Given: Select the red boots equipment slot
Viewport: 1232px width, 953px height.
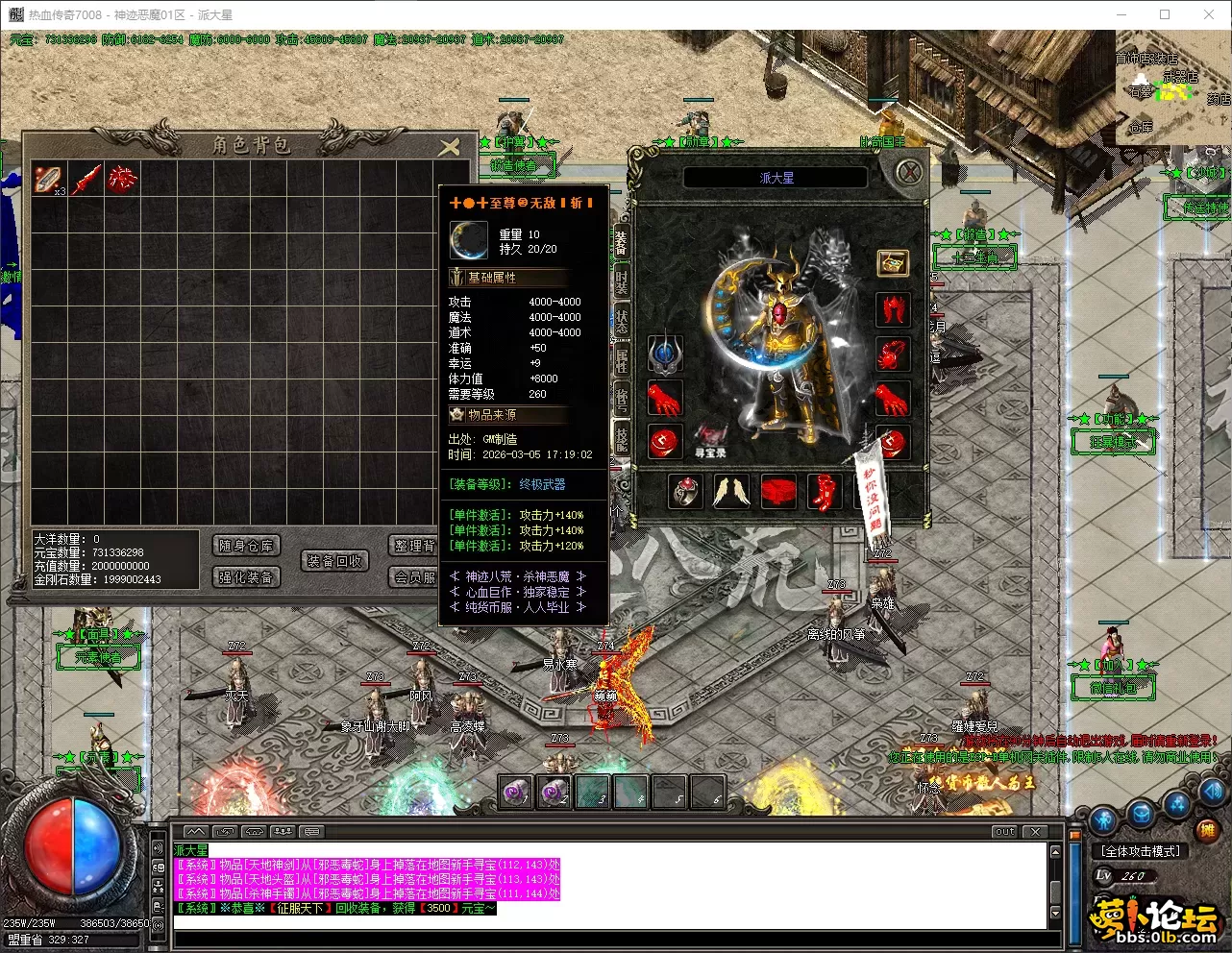Looking at the screenshot, I should tap(825, 492).
